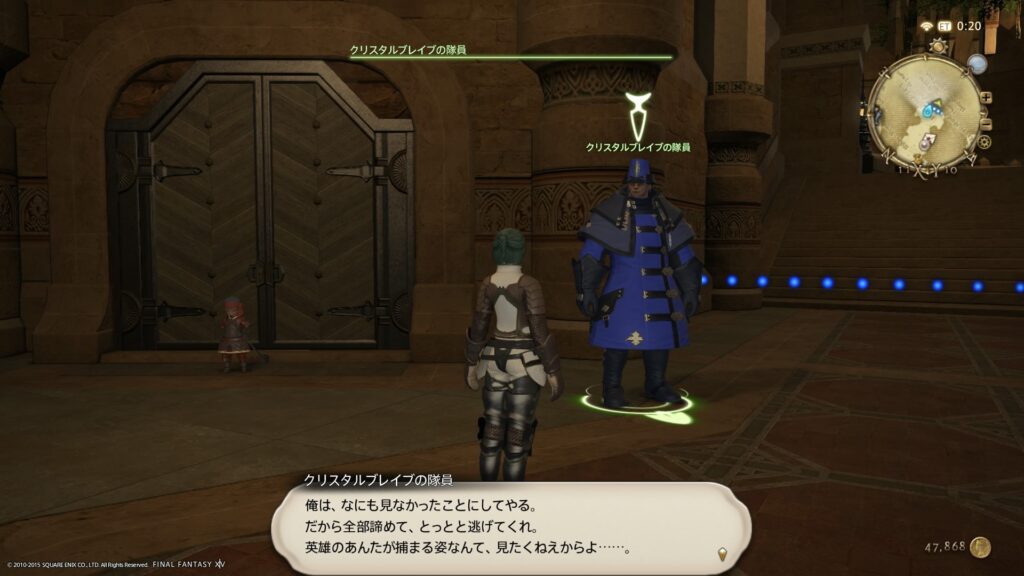This screenshot has width=1024, height=576.
Task: Open the circular minimap
Action: click(x=925, y=107)
